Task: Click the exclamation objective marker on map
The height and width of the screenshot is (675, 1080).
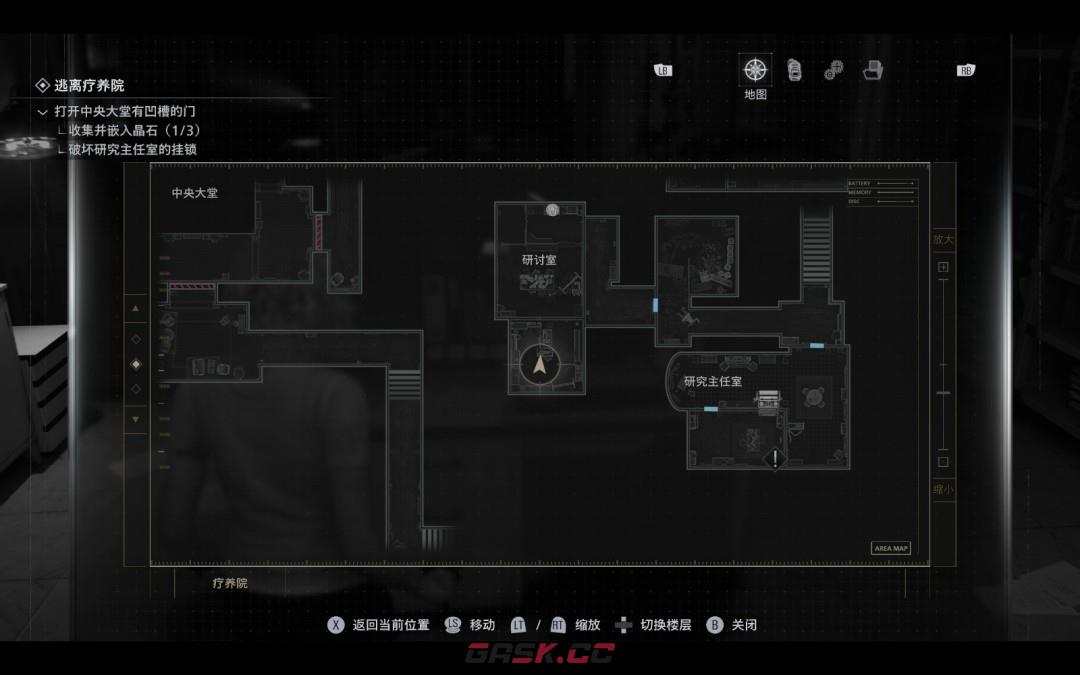Action: 774,459
